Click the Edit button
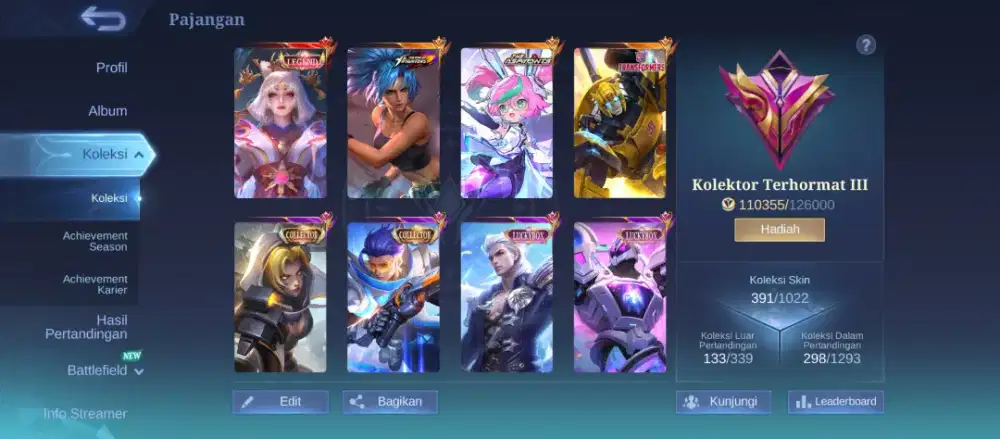This screenshot has width=1000, height=439. click(x=281, y=402)
